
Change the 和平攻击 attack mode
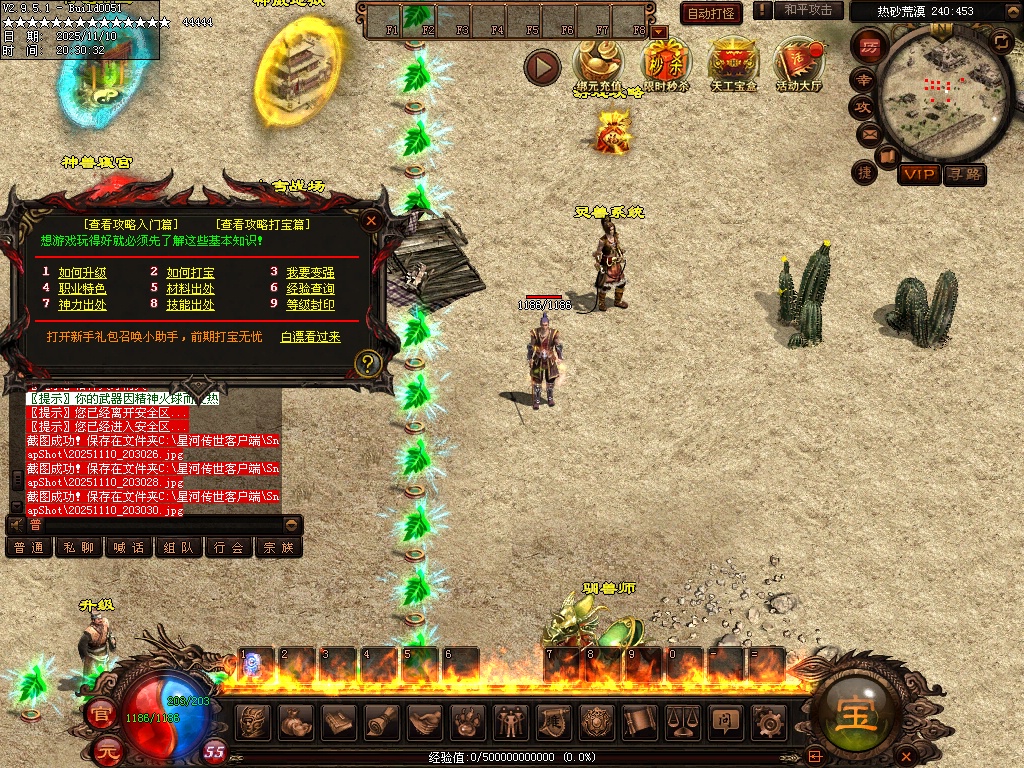coord(808,10)
